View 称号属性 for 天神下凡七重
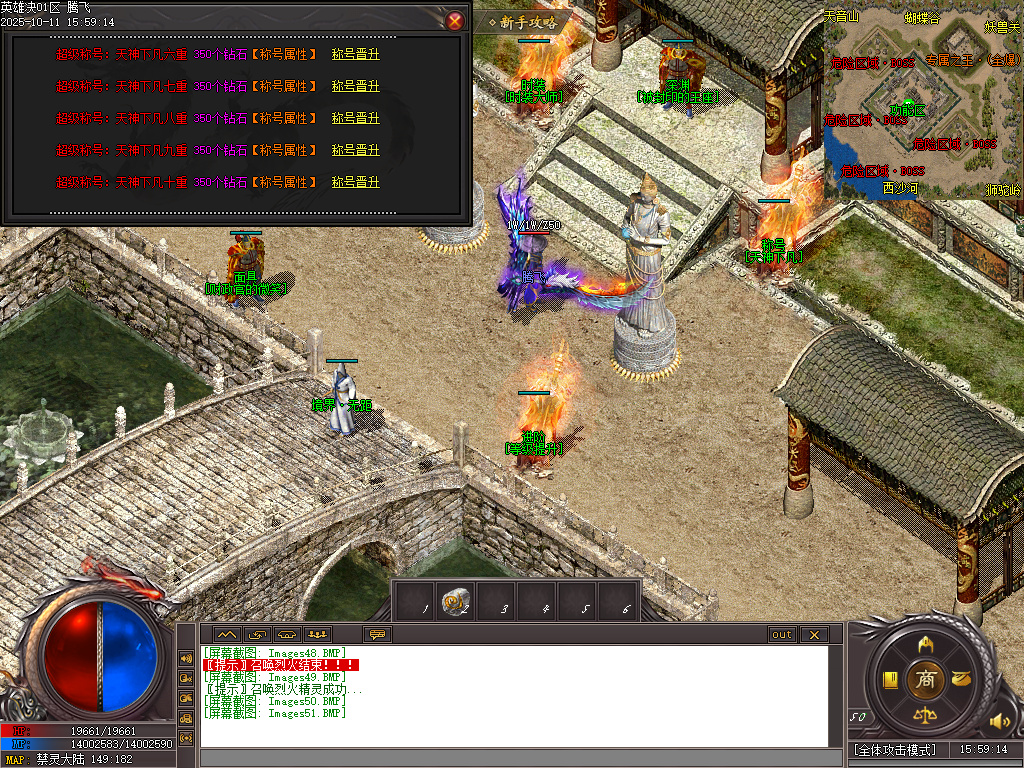Image resolution: width=1024 pixels, height=768 pixels. 284,87
